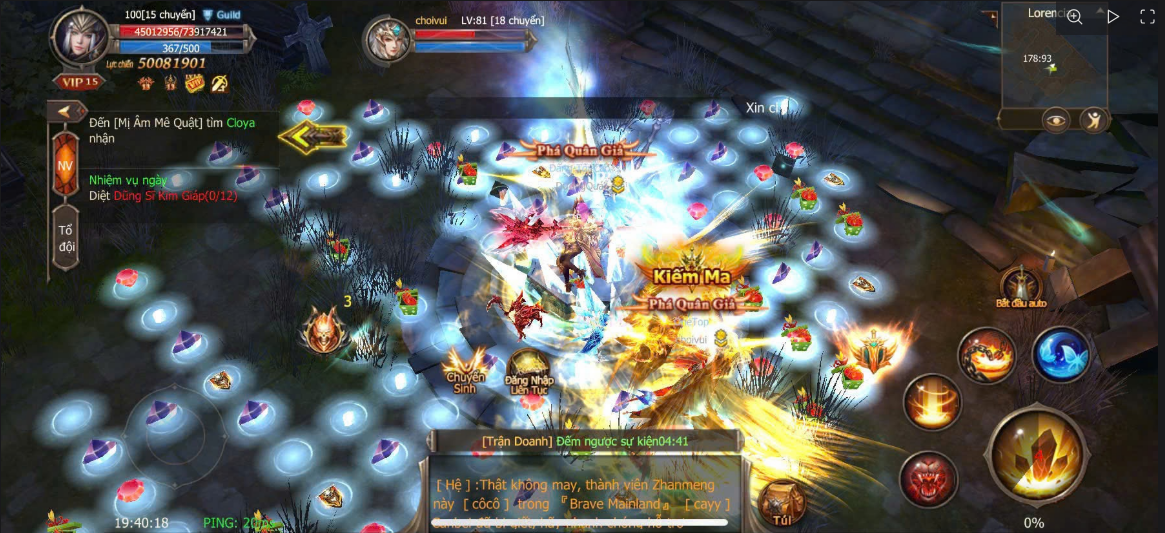The height and width of the screenshot is (533, 1165).
Task: Open the Guild label next to level
Action: [222, 15]
